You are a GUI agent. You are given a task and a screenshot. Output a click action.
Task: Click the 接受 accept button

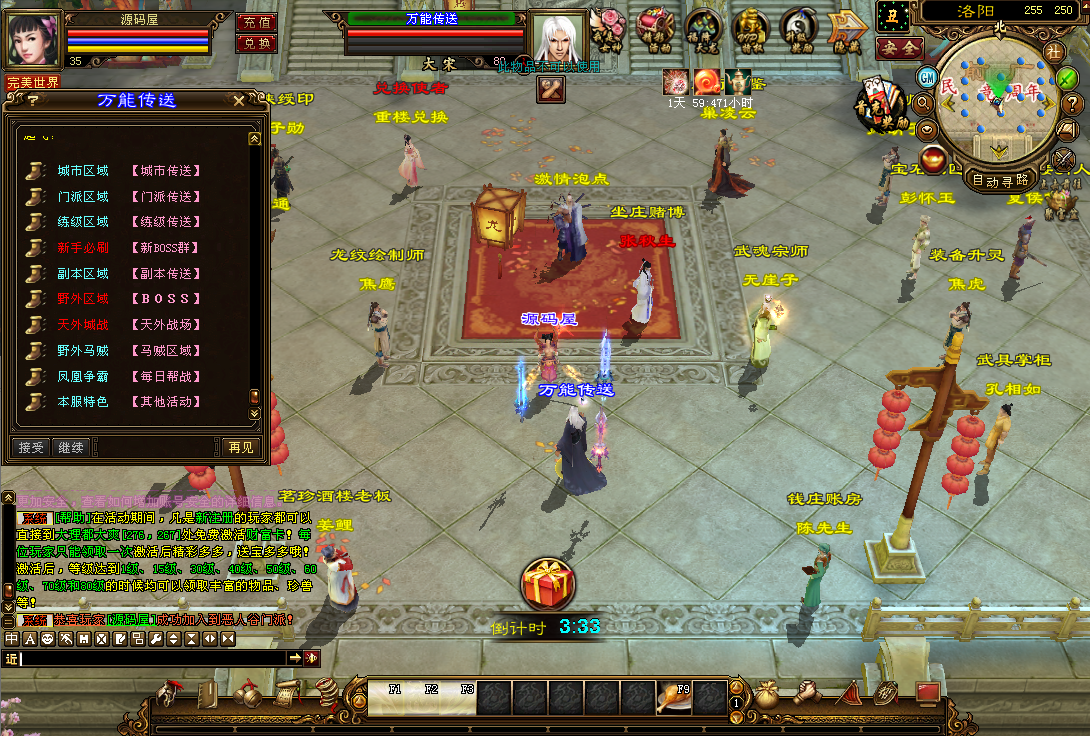click(x=32, y=447)
